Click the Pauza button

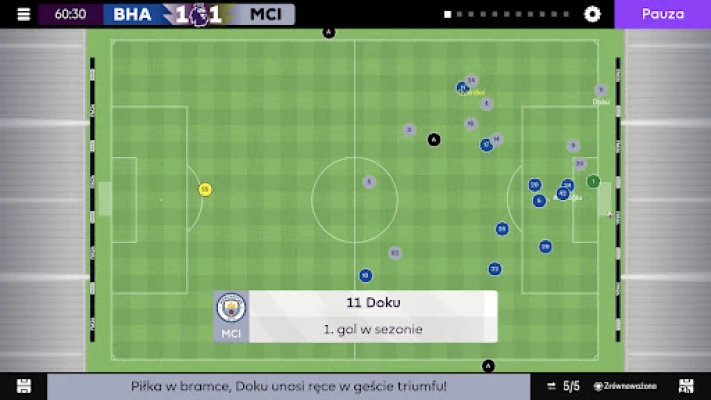[662, 14]
